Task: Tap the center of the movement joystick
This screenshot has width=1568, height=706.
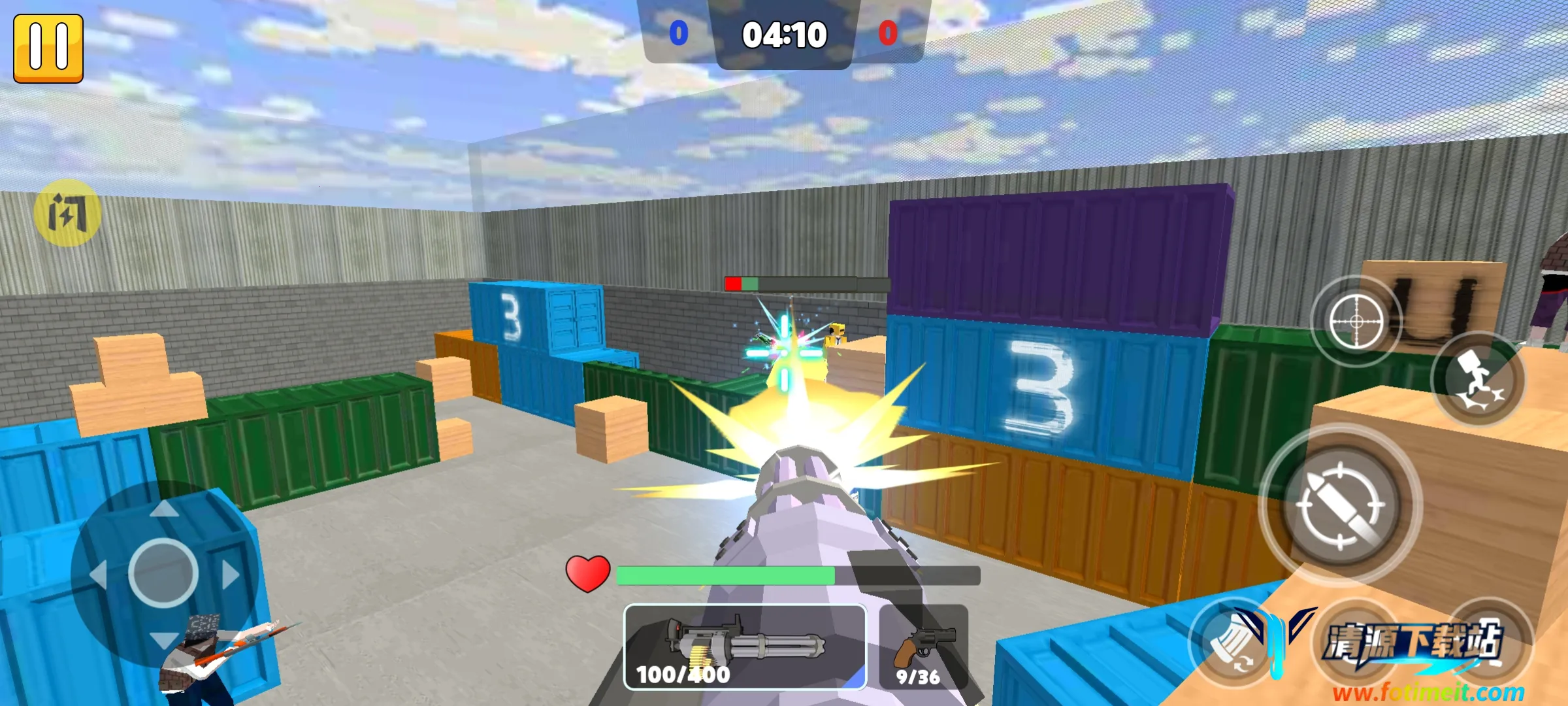Action: point(163,573)
